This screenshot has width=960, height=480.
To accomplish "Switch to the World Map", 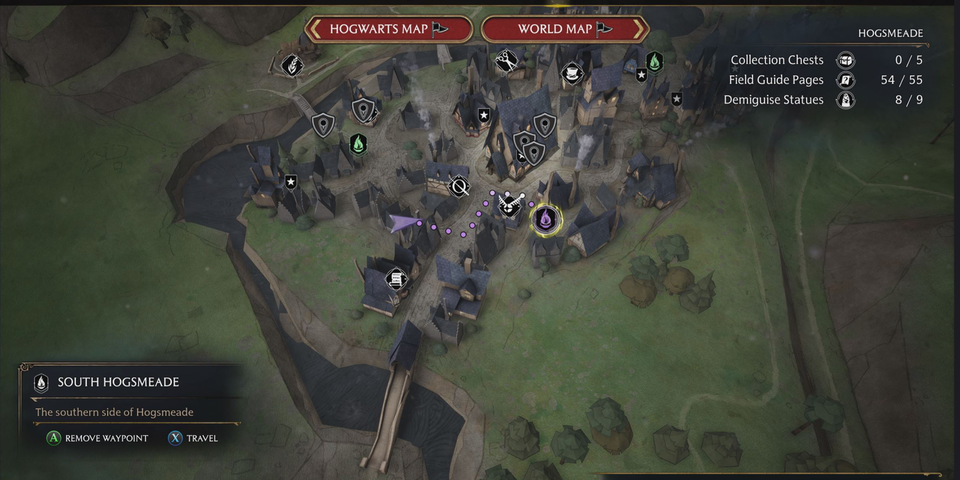I will coord(565,29).
